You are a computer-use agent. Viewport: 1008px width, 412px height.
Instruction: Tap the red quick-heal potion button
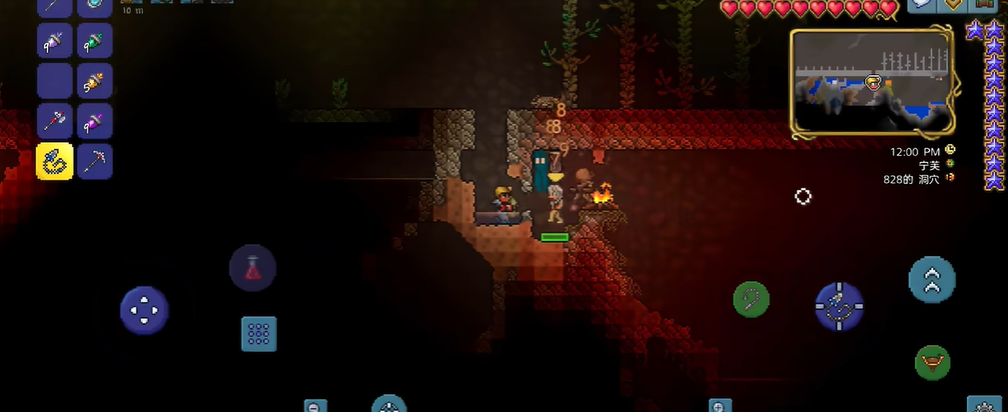pos(253,268)
